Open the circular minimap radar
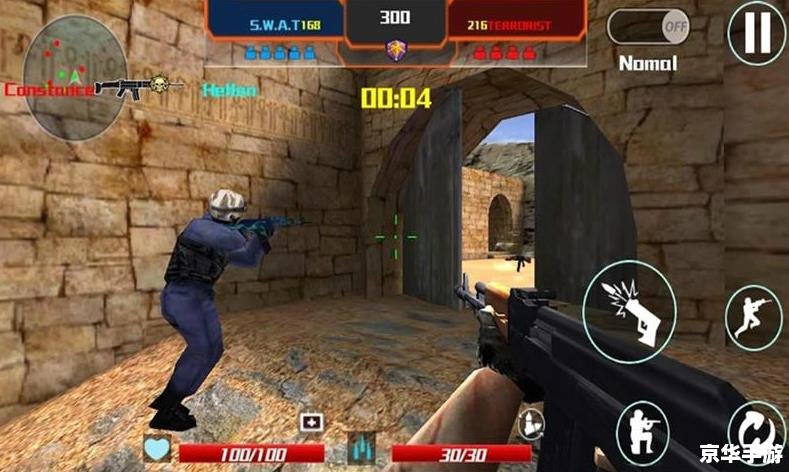The height and width of the screenshot is (472, 789). point(76,78)
